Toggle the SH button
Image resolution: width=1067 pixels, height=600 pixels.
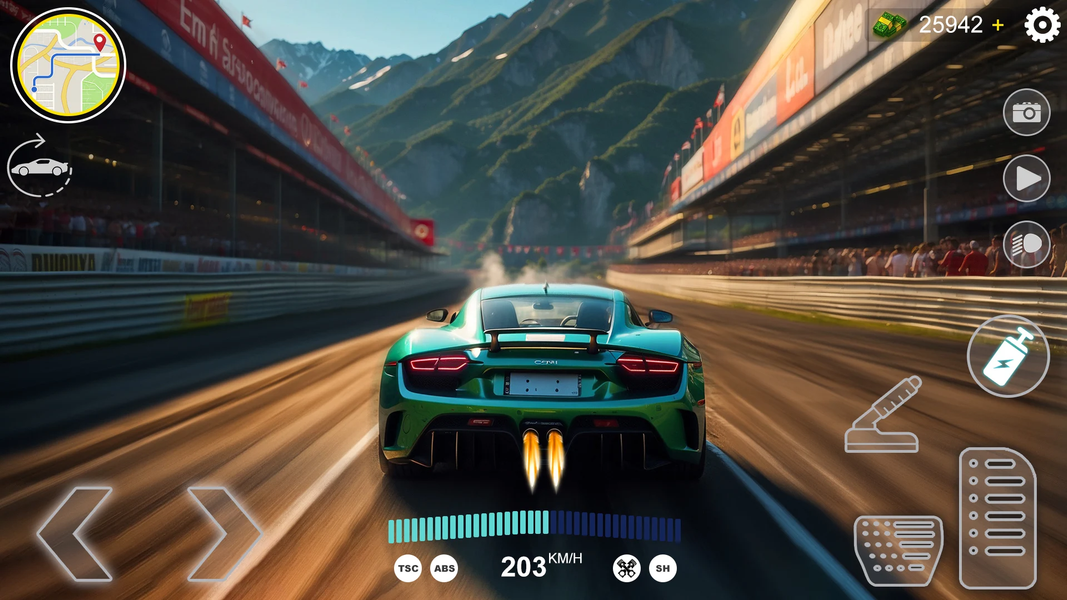coord(662,569)
